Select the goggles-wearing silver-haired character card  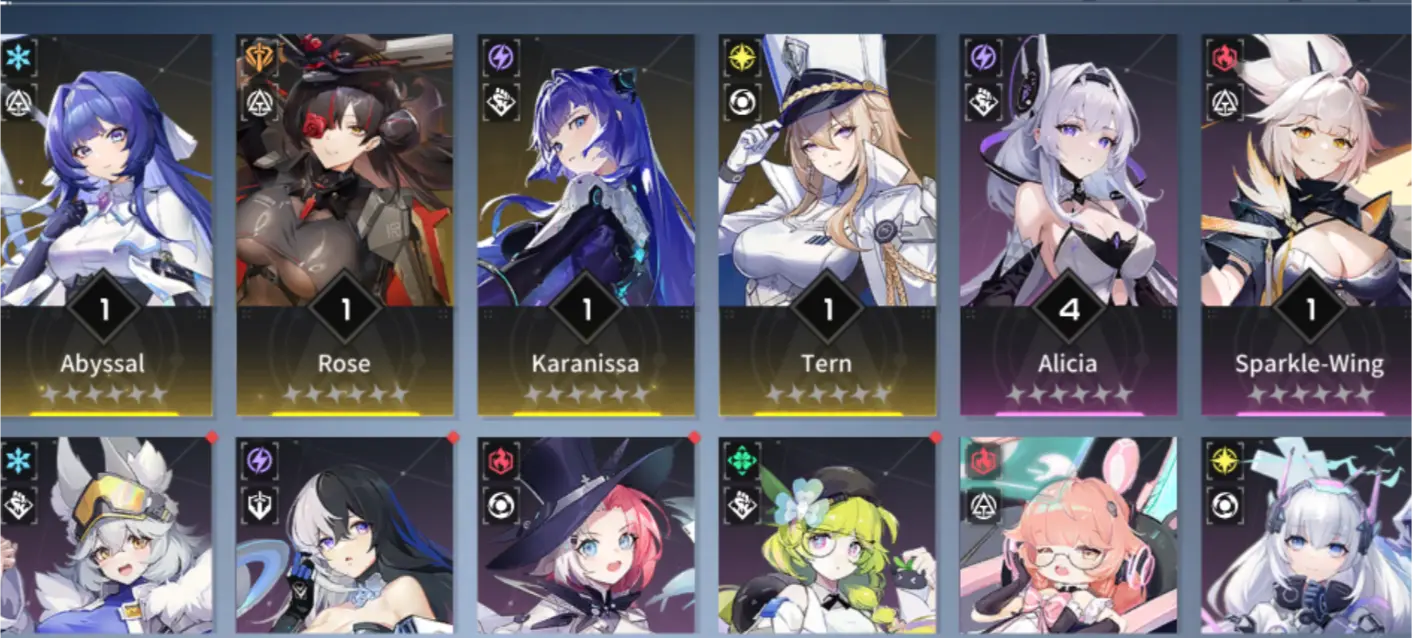point(104,540)
